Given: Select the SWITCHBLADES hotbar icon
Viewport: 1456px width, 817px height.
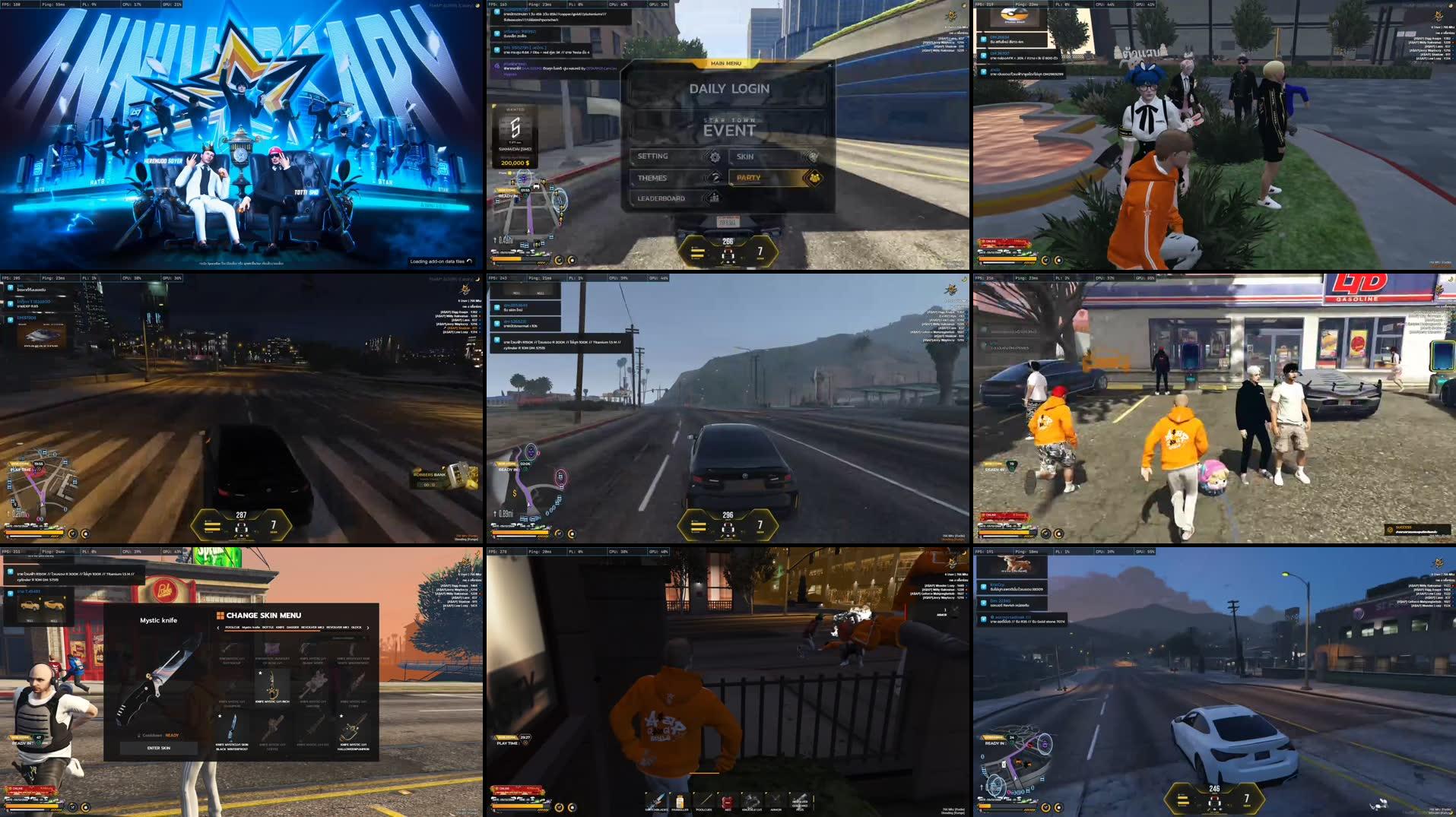Looking at the screenshot, I should tap(656, 800).
